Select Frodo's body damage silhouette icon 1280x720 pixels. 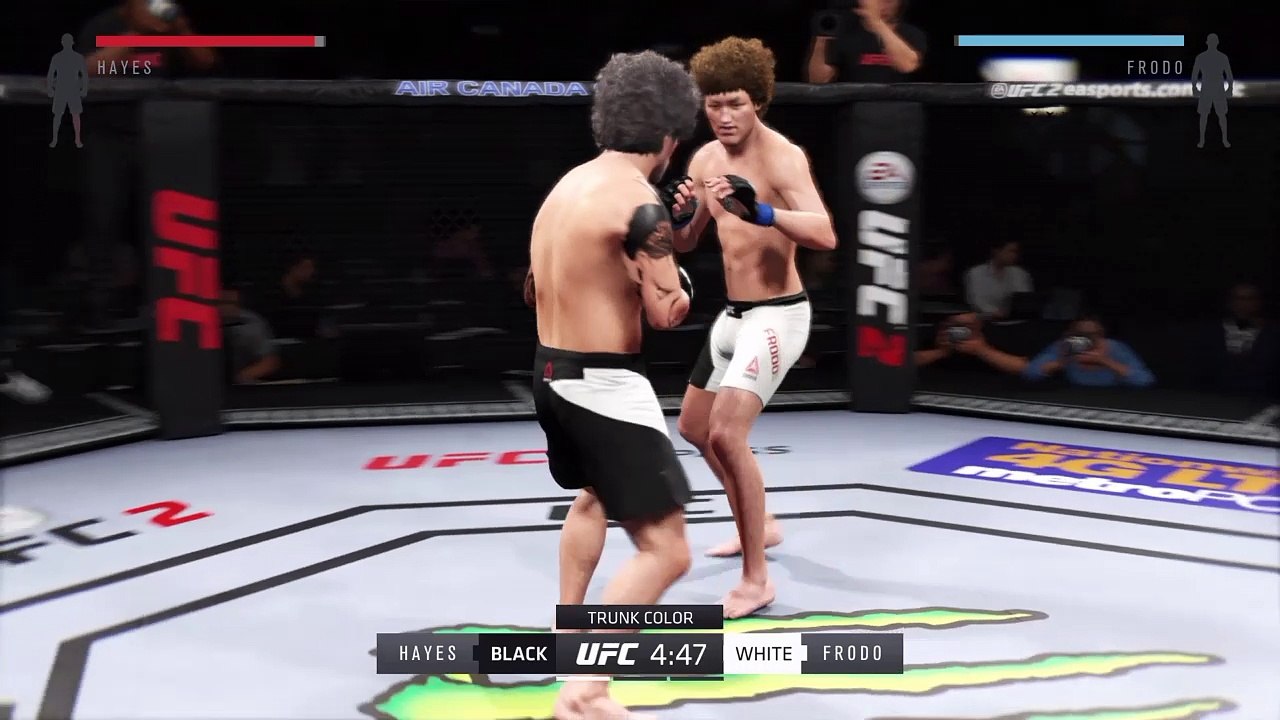click(x=1214, y=91)
